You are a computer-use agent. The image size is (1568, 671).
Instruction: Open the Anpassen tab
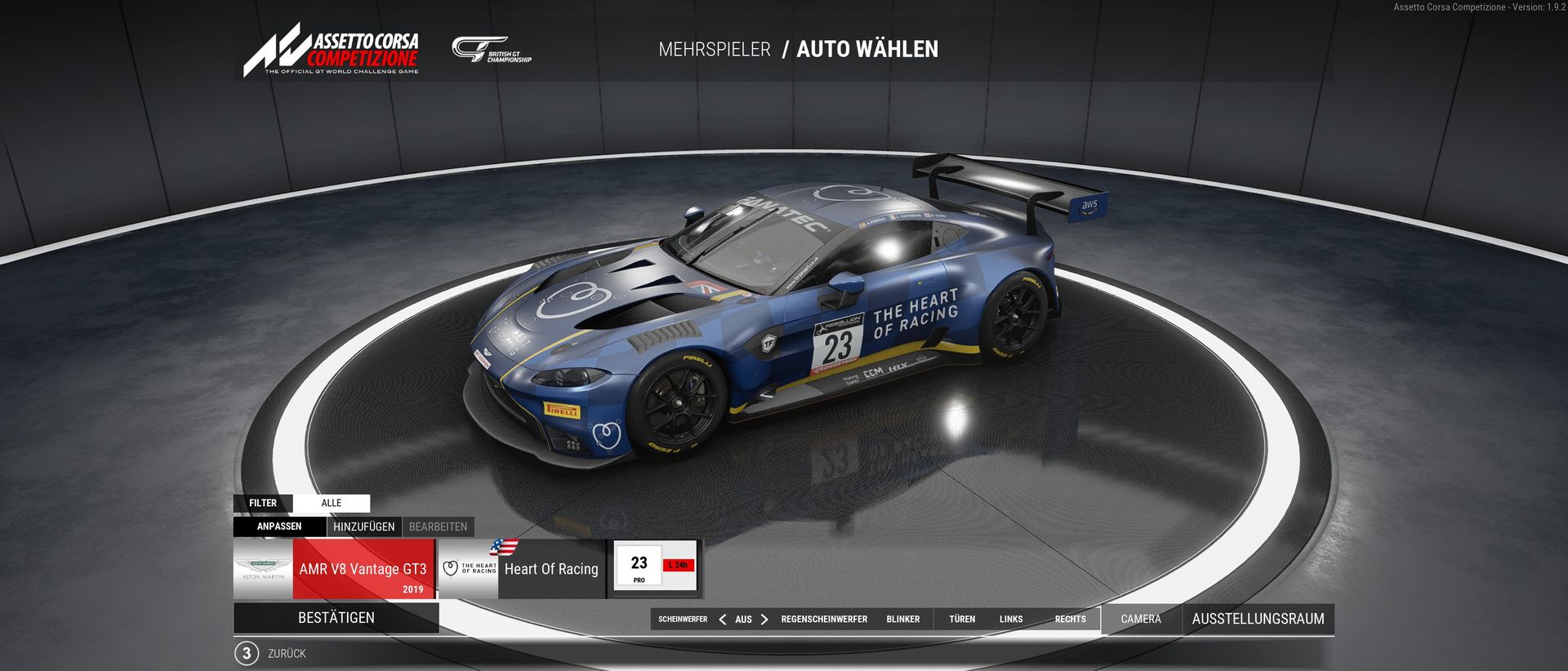pyautogui.click(x=279, y=527)
